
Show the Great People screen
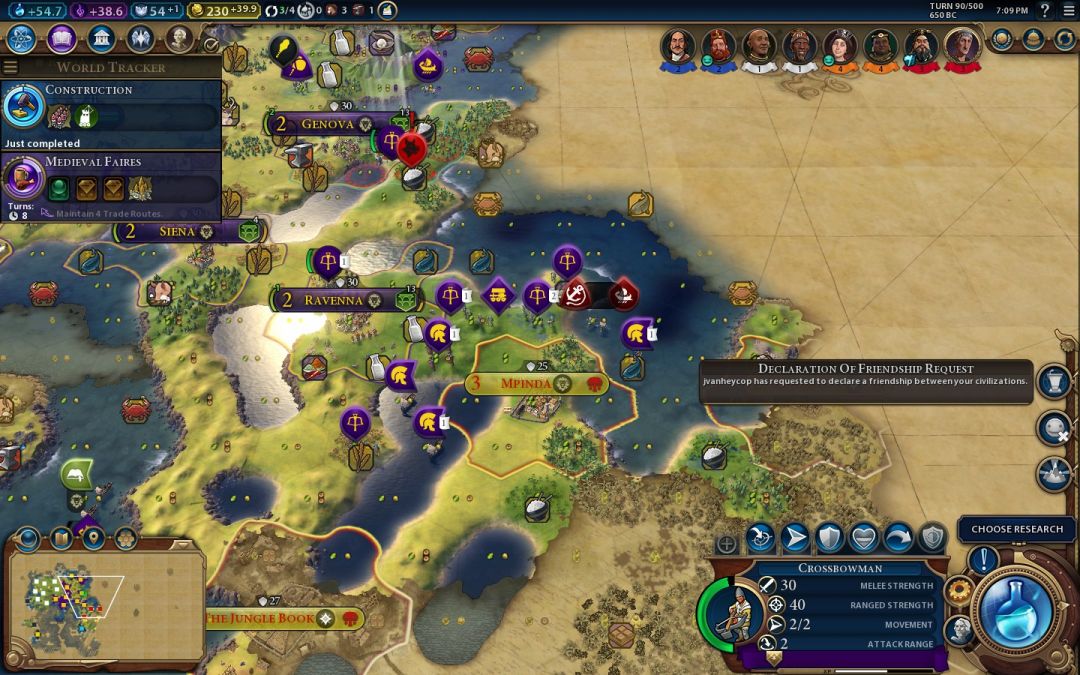pos(179,39)
